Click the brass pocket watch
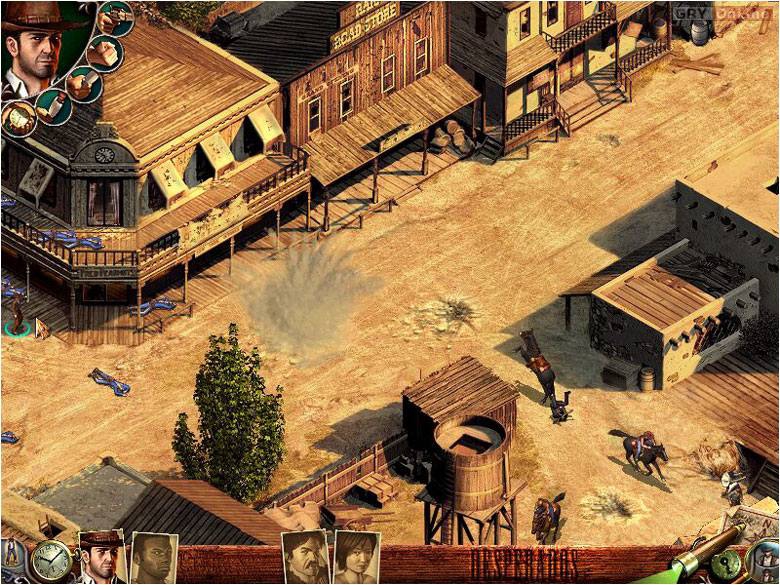Viewport: 780px width, 585px height. (50, 561)
